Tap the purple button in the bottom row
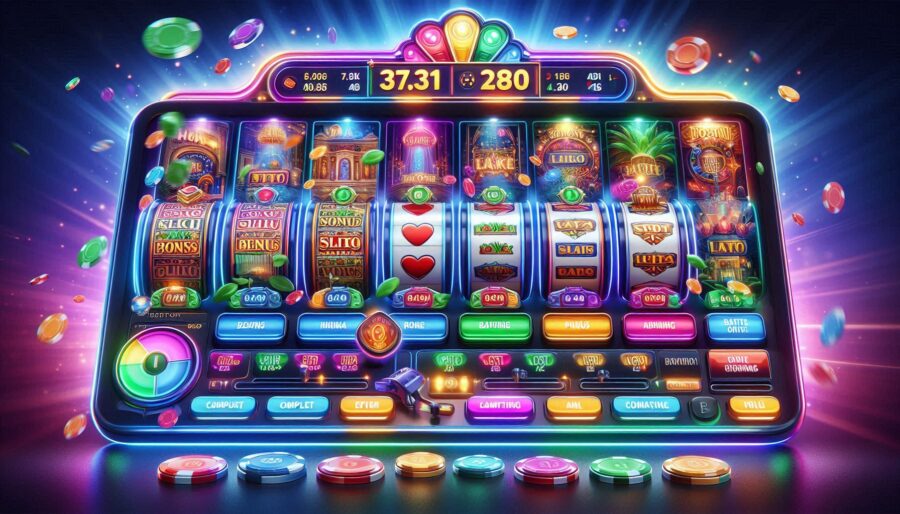 tap(499, 406)
